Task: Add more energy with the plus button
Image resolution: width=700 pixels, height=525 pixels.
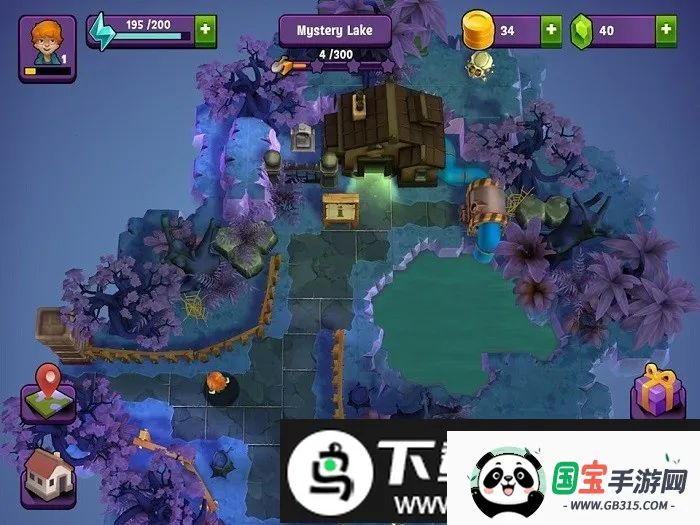Action: tap(205, 30)
